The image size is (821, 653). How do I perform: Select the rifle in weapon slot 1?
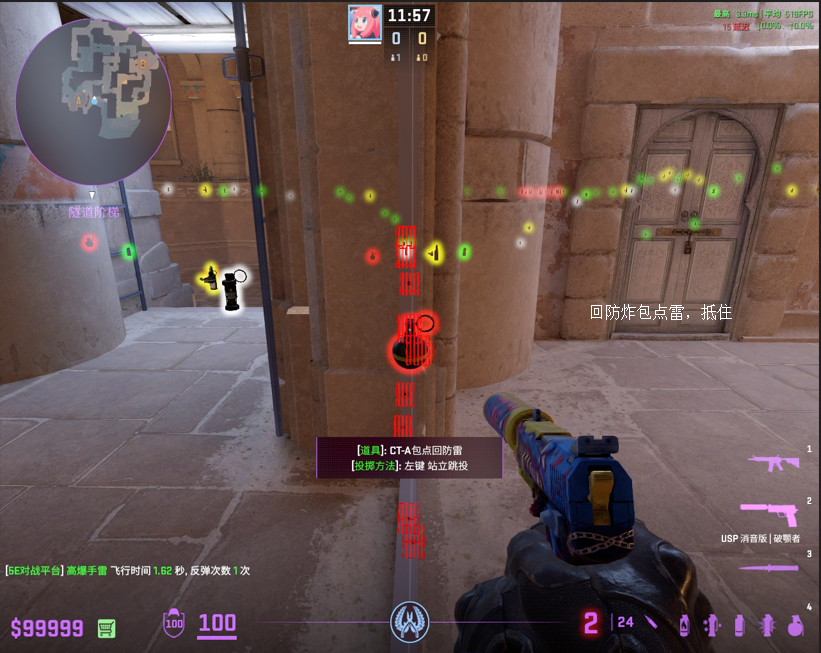tap(774, 462)
